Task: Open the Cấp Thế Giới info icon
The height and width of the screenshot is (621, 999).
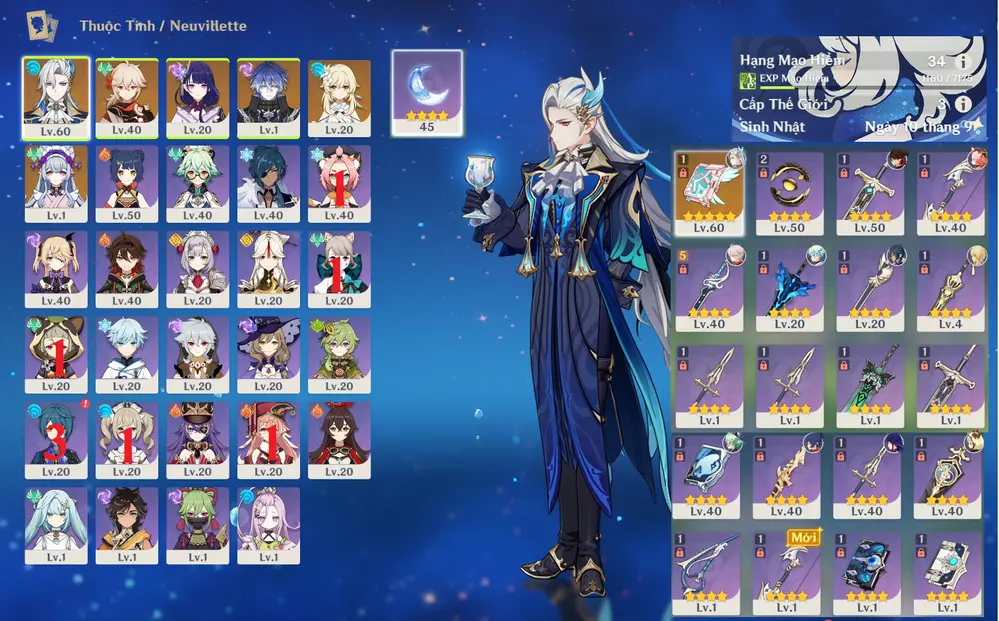Action: point(963,103)
